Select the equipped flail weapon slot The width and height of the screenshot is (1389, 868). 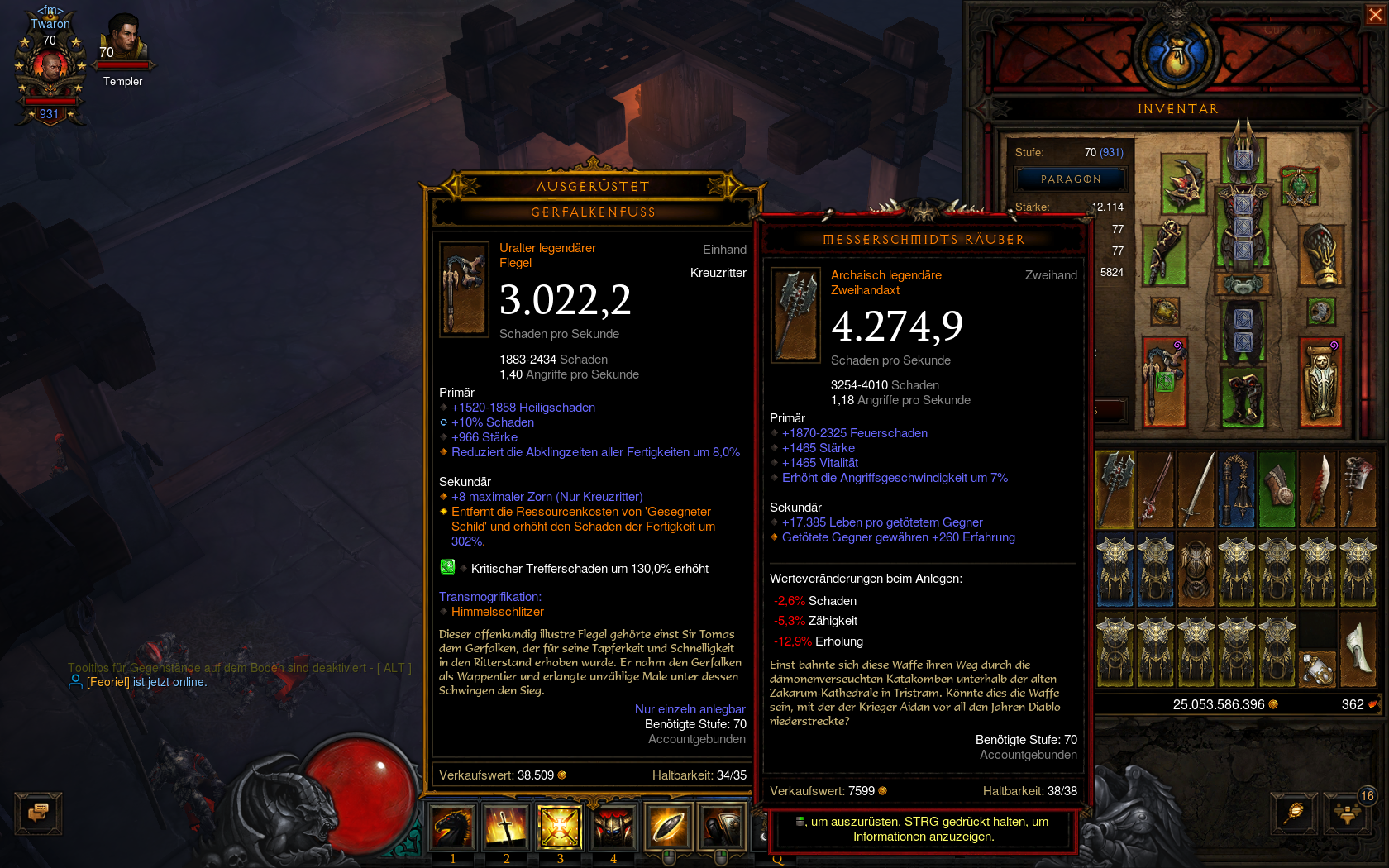[x=1164, y=382]
